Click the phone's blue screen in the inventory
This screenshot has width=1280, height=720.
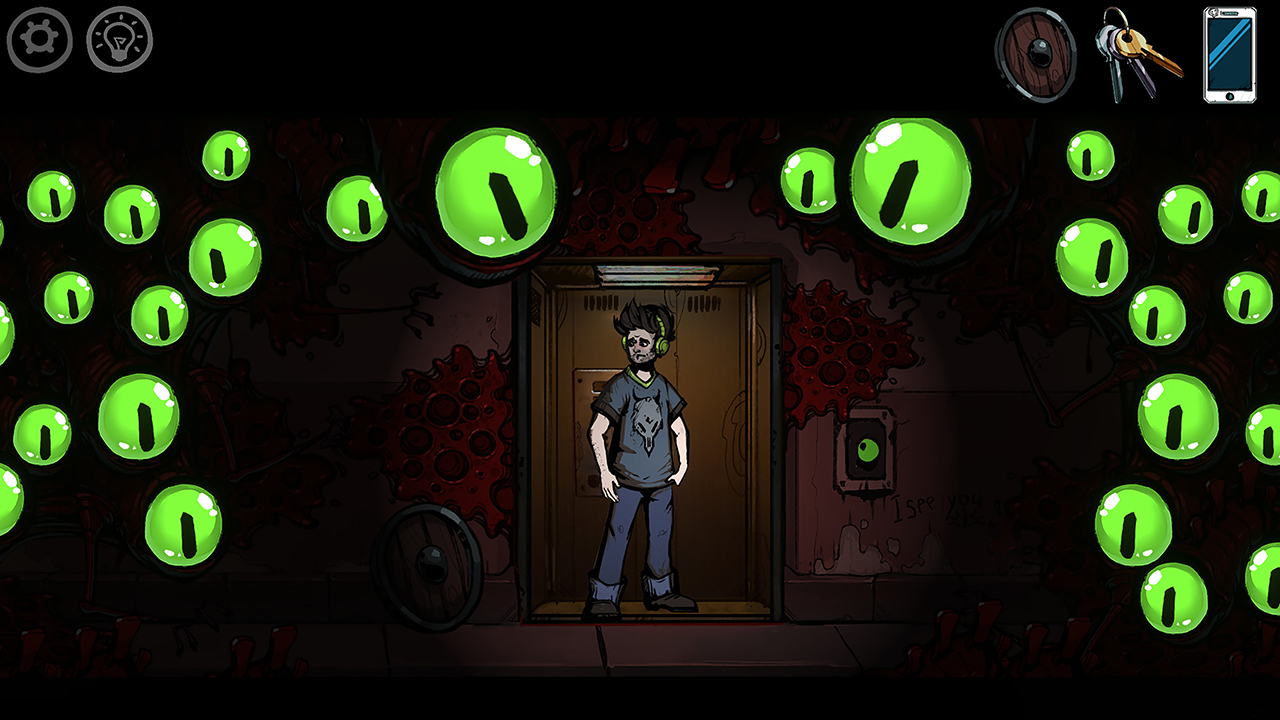click(1228, 55)
